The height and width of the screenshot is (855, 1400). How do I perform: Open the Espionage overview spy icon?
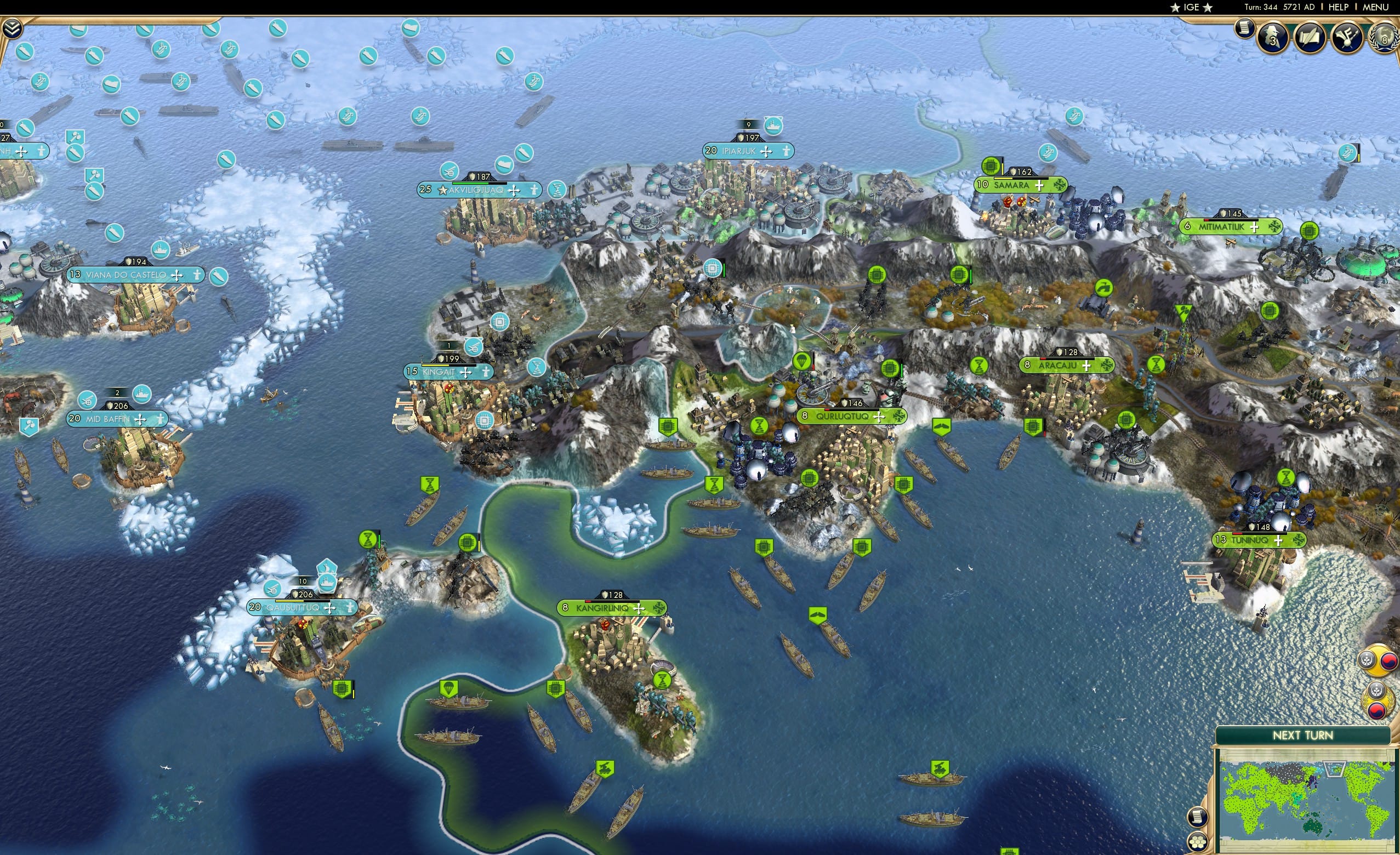(x=1271, y=38)
